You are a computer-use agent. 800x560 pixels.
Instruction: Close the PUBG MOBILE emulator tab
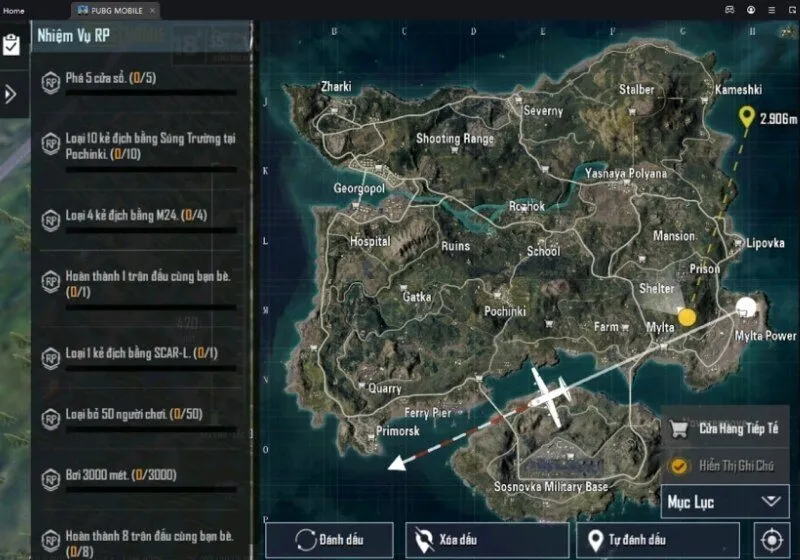152,10
